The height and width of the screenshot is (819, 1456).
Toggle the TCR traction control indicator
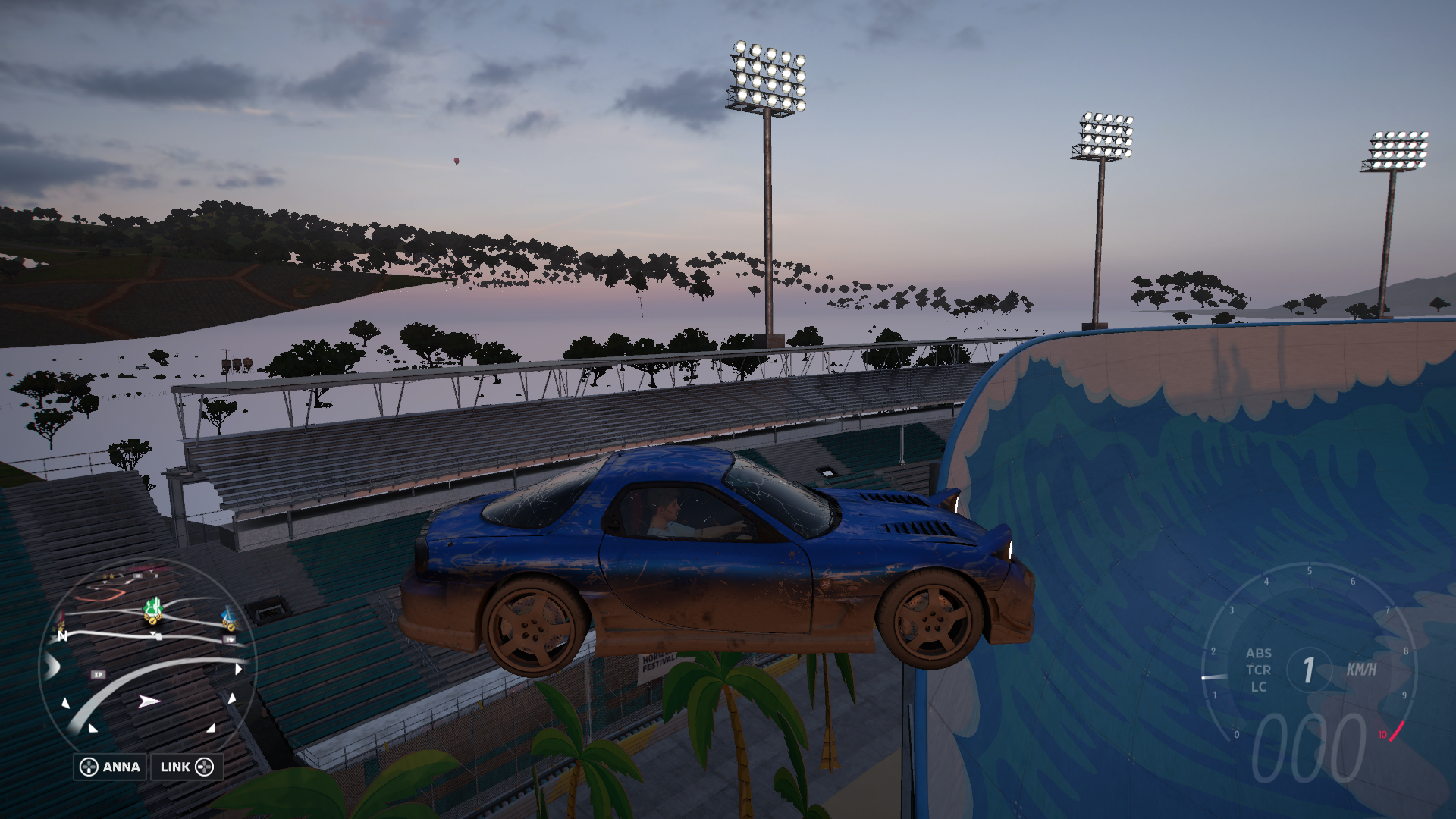(1260, 670)
